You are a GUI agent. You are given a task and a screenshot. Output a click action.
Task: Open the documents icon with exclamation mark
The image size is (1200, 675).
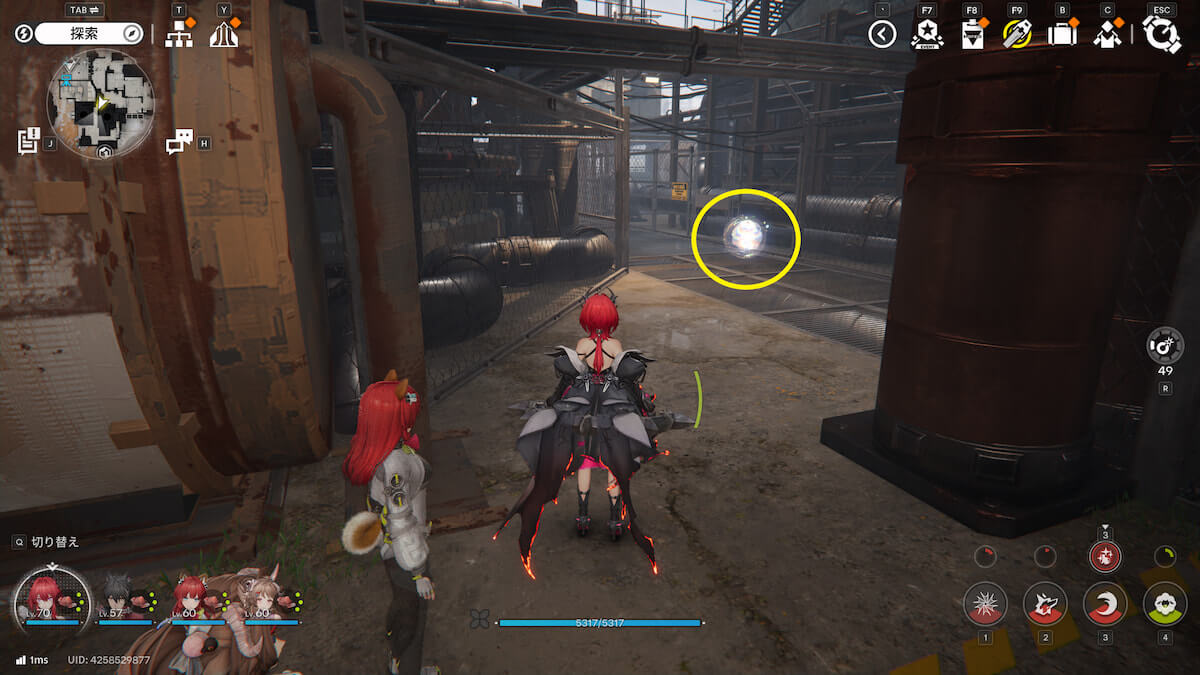tap(28, 141)
